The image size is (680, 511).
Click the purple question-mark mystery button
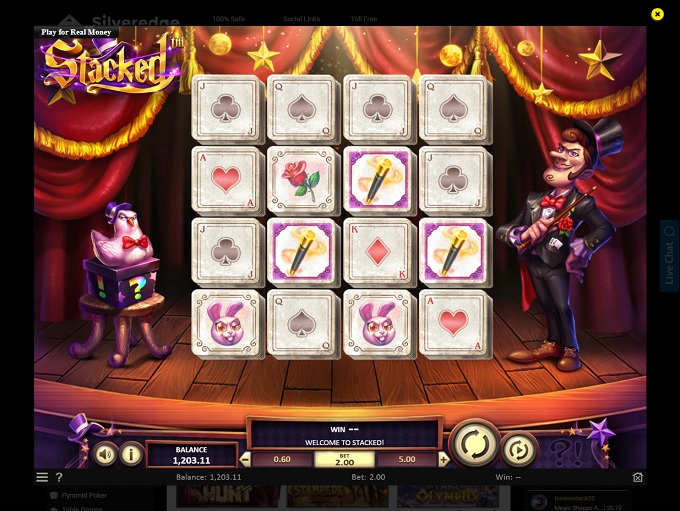pyautogui.click(x=566, y=450)
